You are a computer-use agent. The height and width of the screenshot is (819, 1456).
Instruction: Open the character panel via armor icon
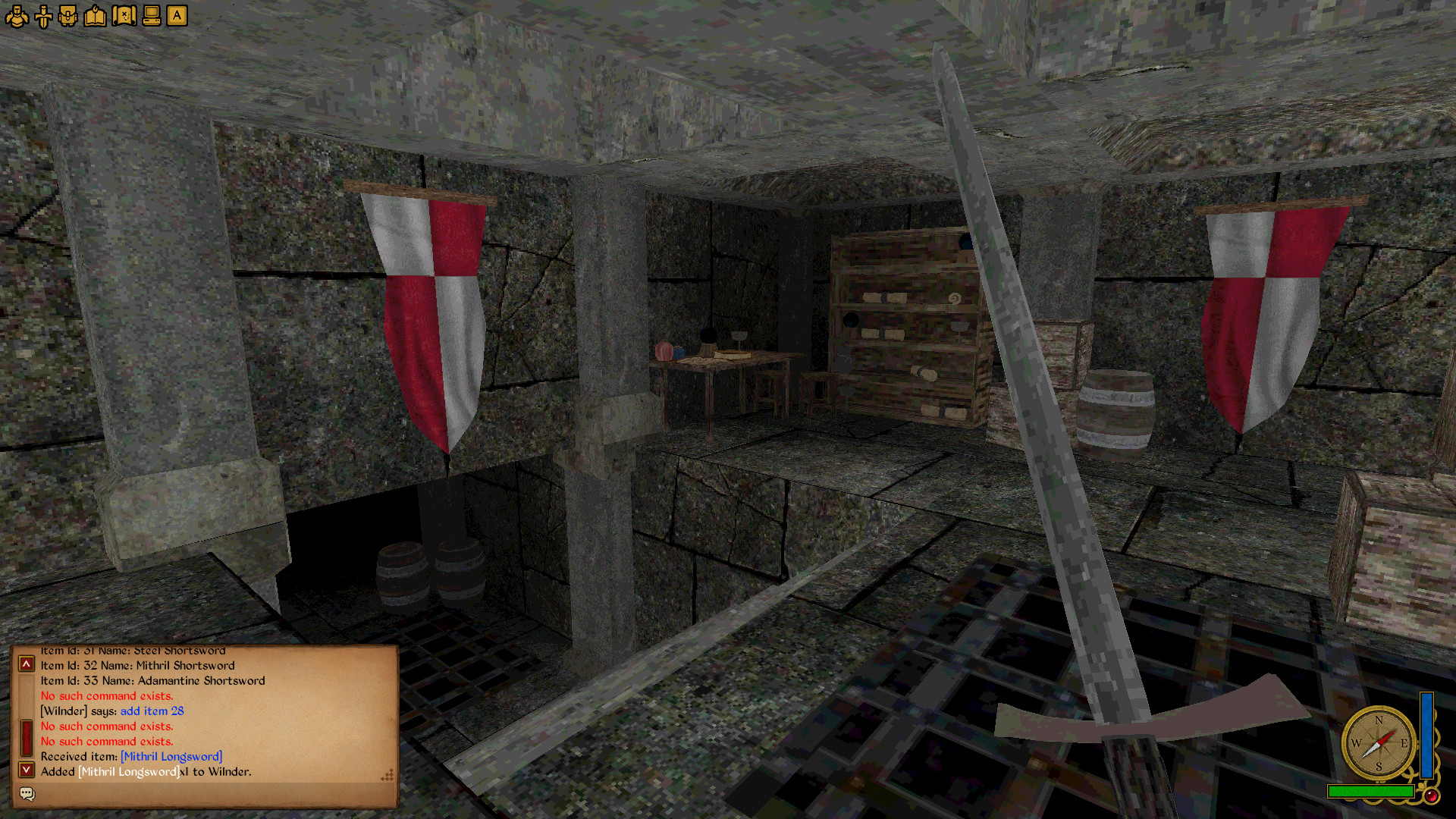click(x=17, y=16)
